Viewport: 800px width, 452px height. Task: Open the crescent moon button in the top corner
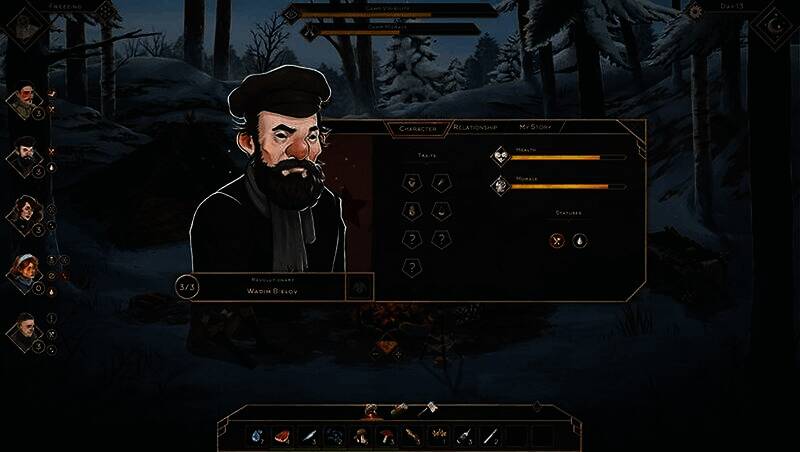coord(776,22)
